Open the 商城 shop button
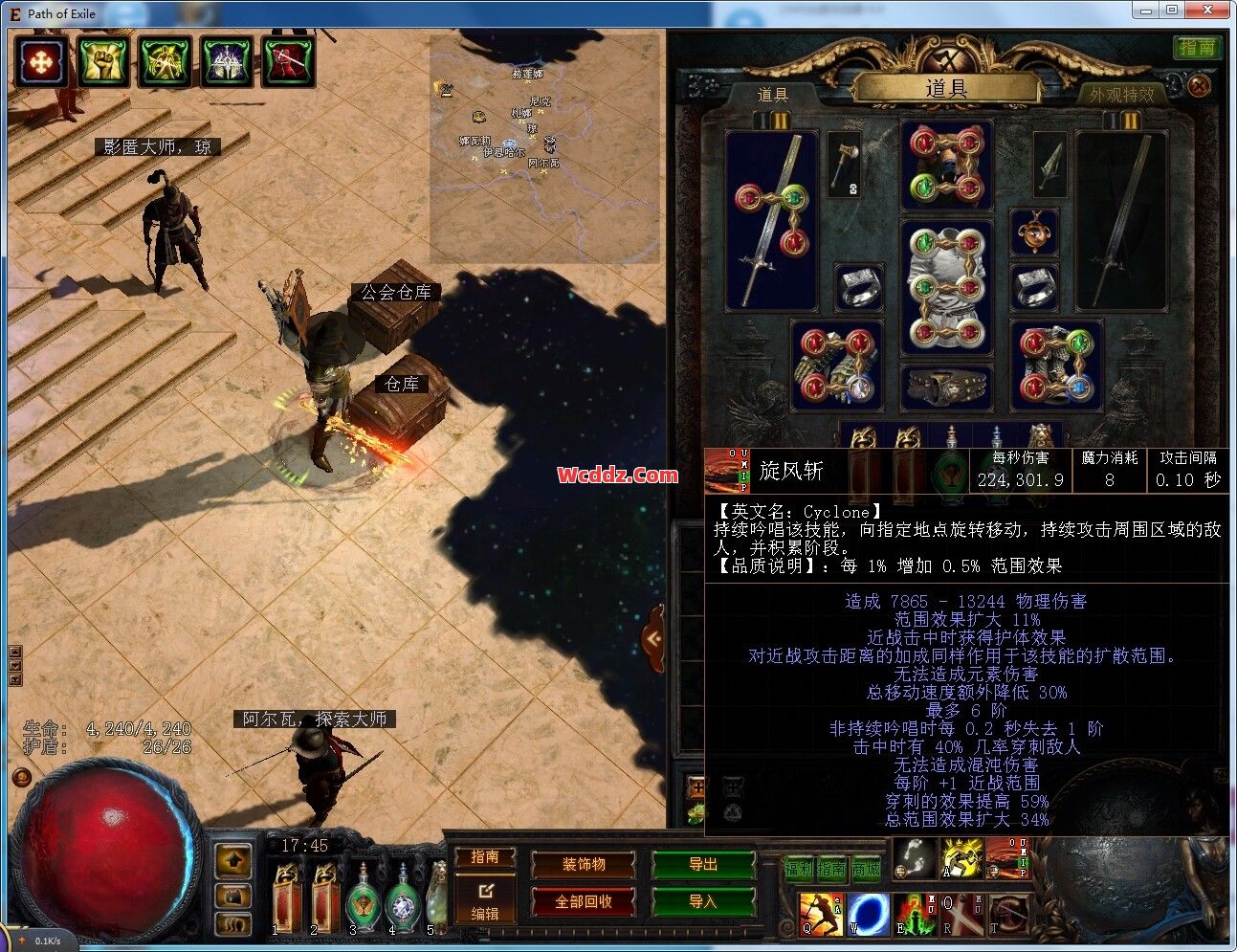Image resolution: width=1237 pixels, height=952 pixels. pyautogui.click(x=866, y=869)
